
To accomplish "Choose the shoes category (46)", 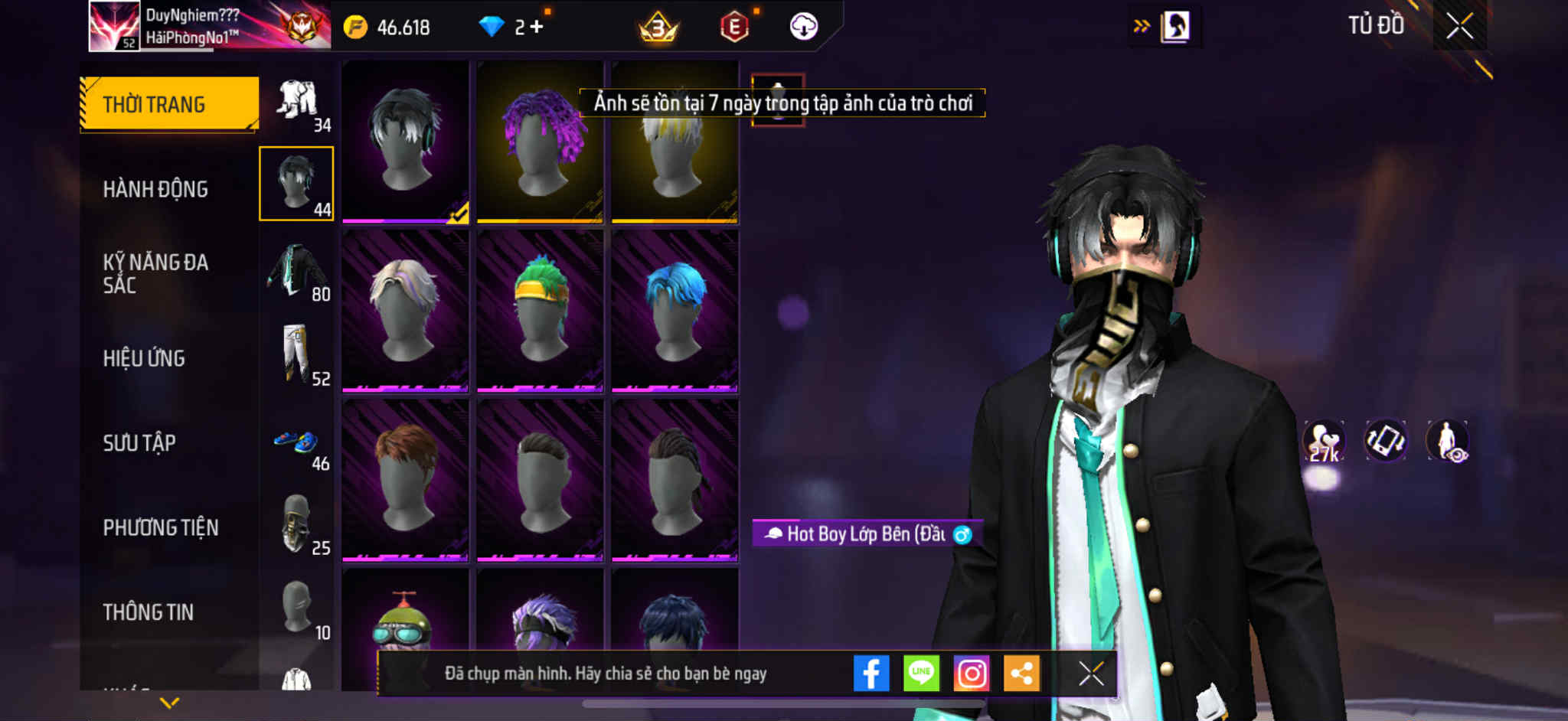I will click(x=298, y=442).
